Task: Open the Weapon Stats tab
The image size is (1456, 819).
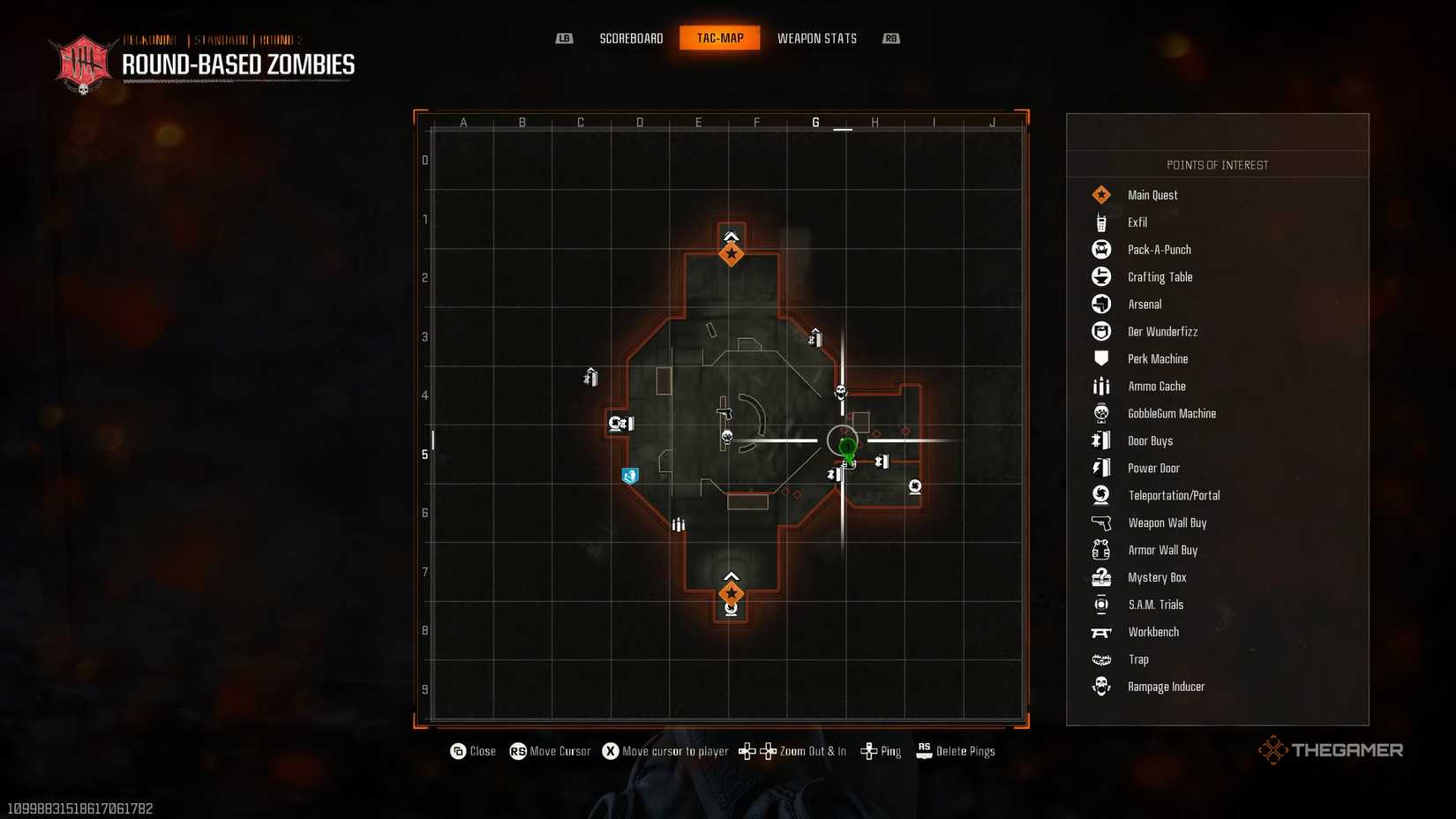Action: tap(816, 38)
